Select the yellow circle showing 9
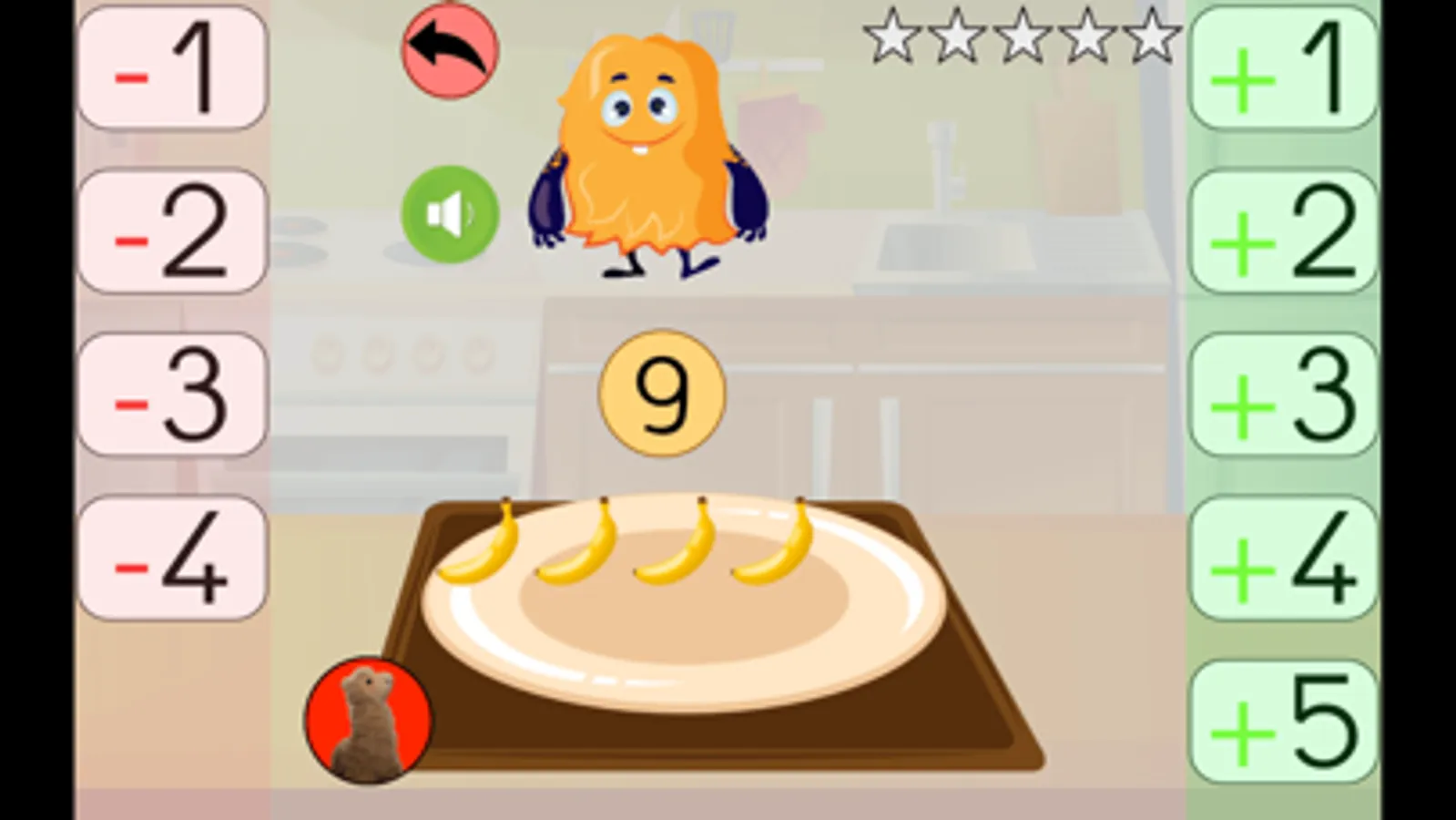Screen dimensions: 1456x820 pyautogui.click(x=661, y=392)
